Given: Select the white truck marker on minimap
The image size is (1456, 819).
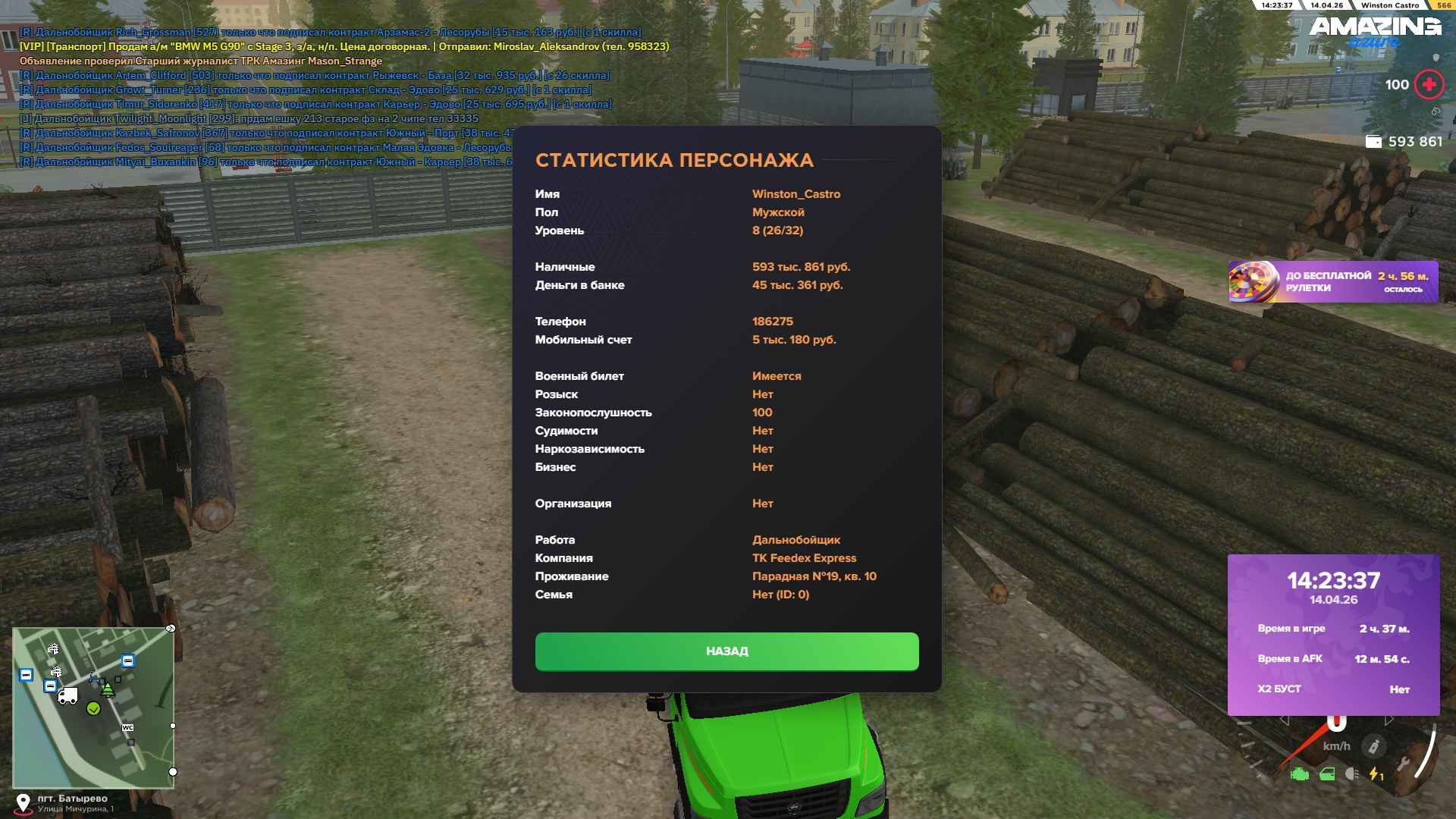Looking at the screenshot, I should (x=67, y=695).
